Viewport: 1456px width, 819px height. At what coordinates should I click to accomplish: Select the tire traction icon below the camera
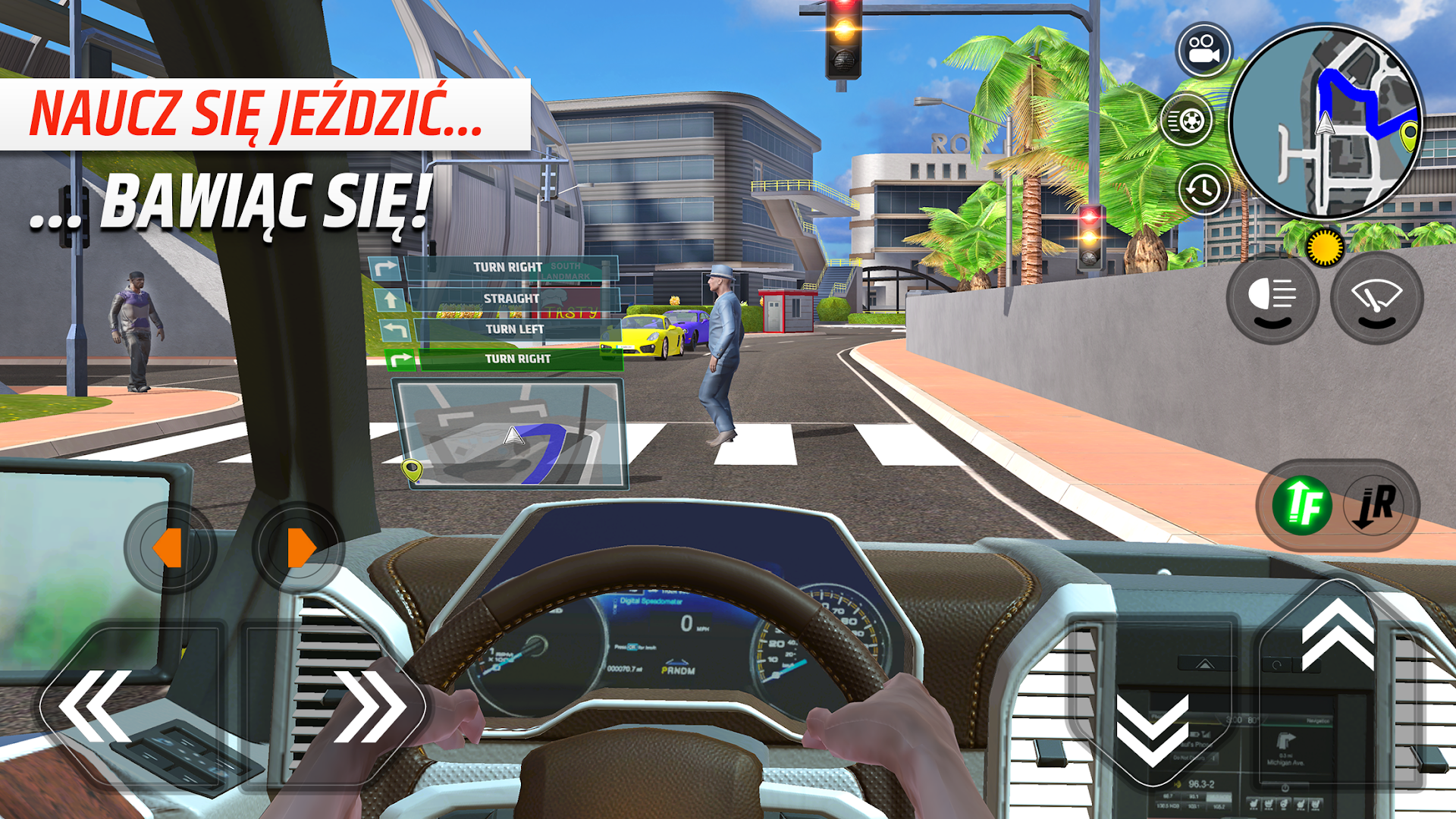pos(1188,120)
